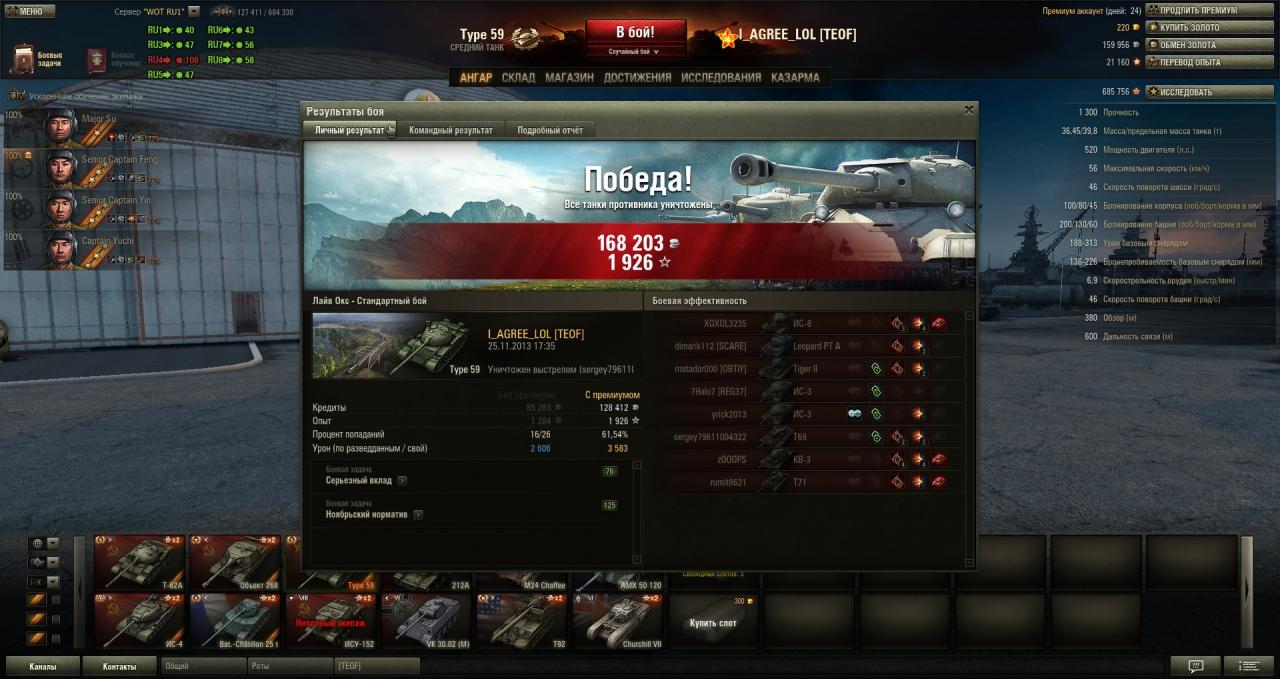
Task: Click Перевод опыта button
Action: click(1196, 62)
